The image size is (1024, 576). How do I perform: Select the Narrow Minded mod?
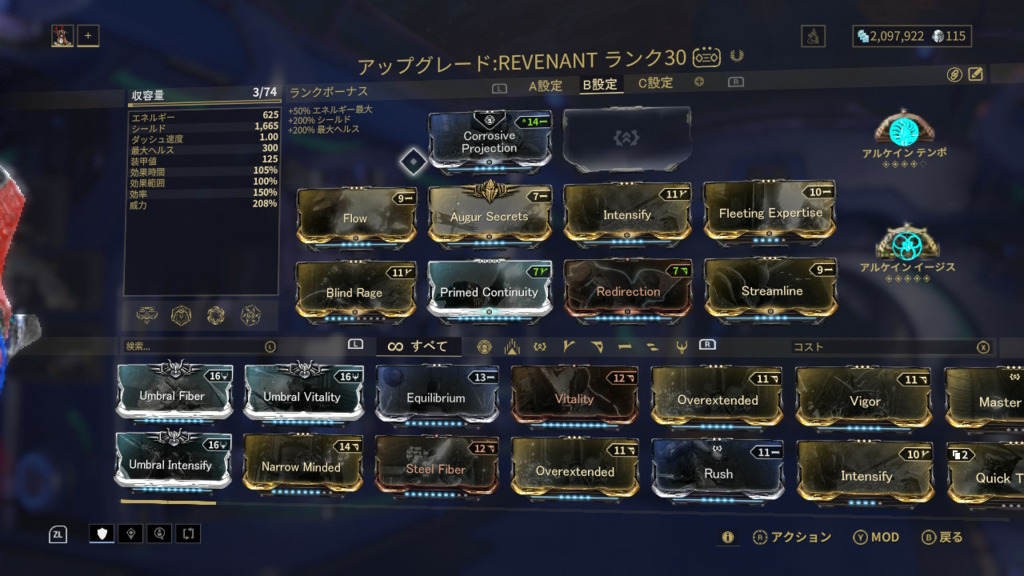click(301, 466)
